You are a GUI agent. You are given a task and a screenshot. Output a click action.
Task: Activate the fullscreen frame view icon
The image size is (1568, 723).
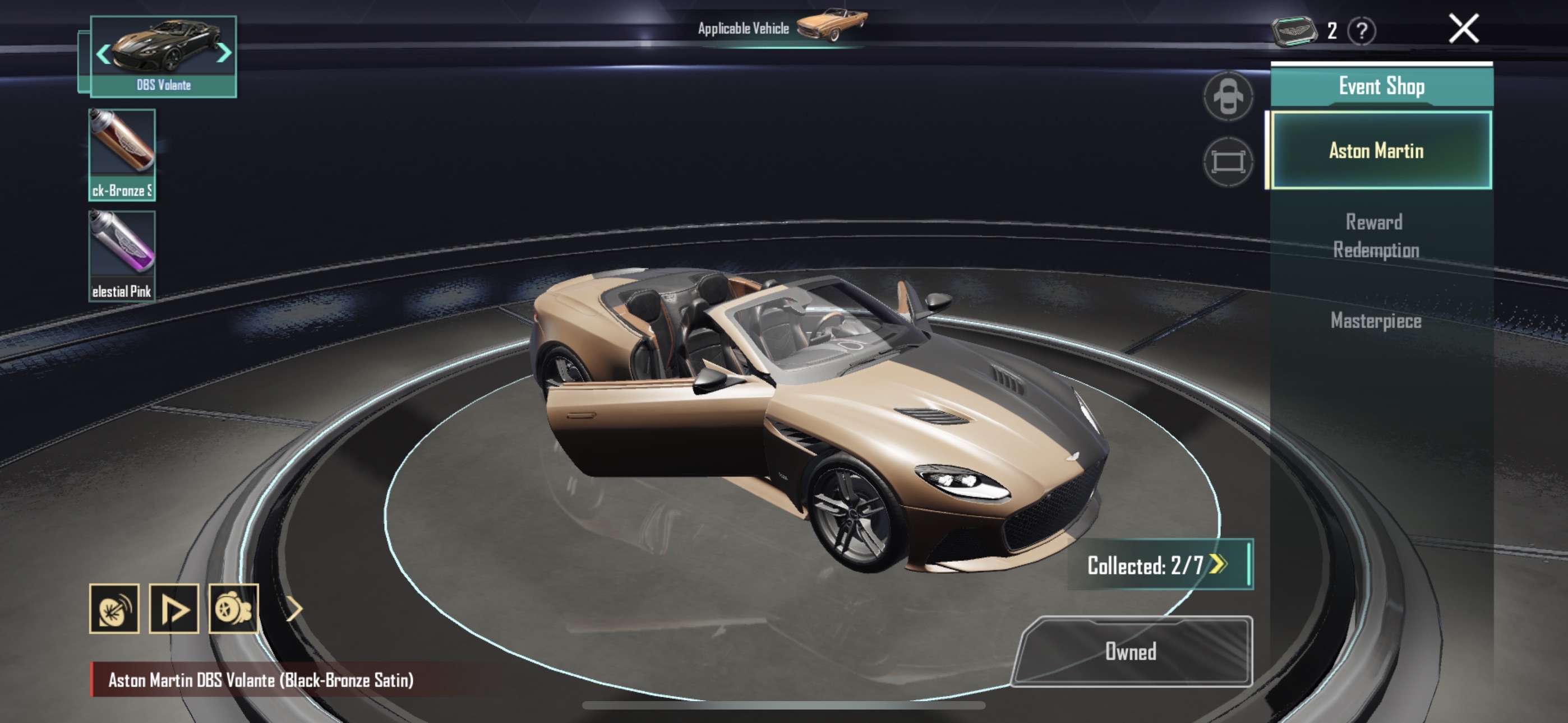pyautogui.click(x=1228, y=162)
